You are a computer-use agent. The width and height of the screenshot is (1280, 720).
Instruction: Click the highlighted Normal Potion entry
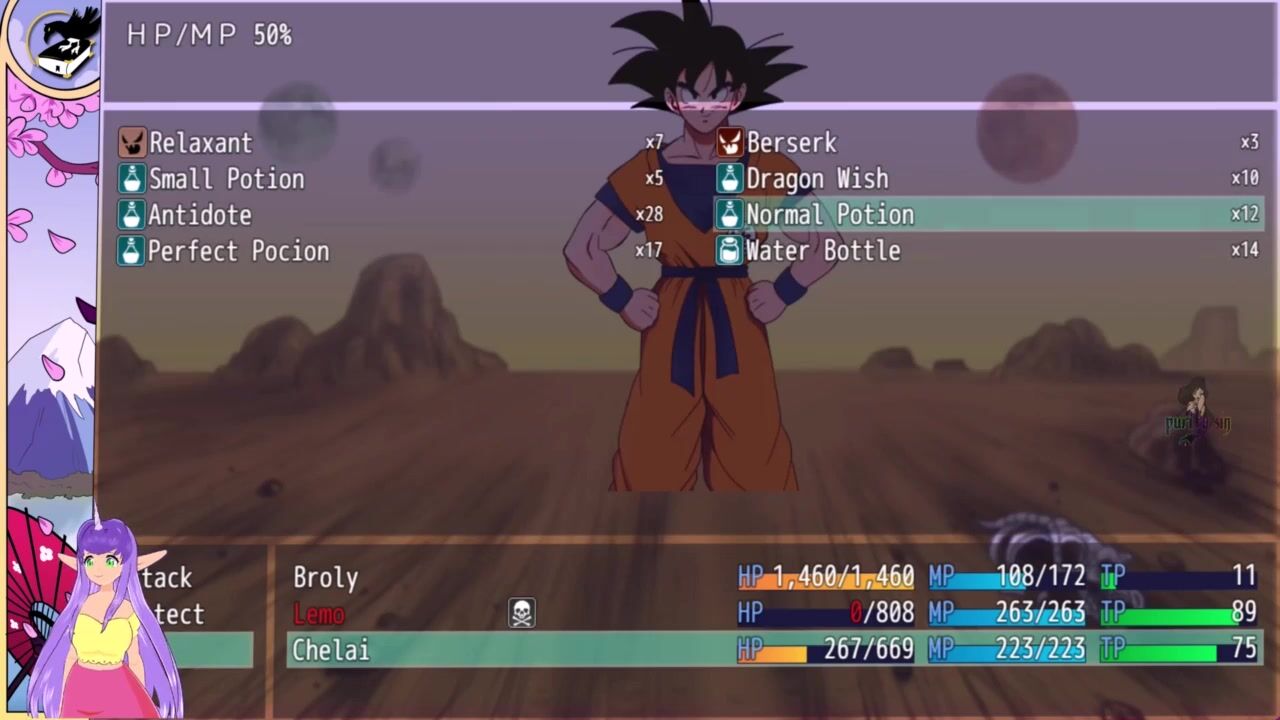tap(829, 215)
